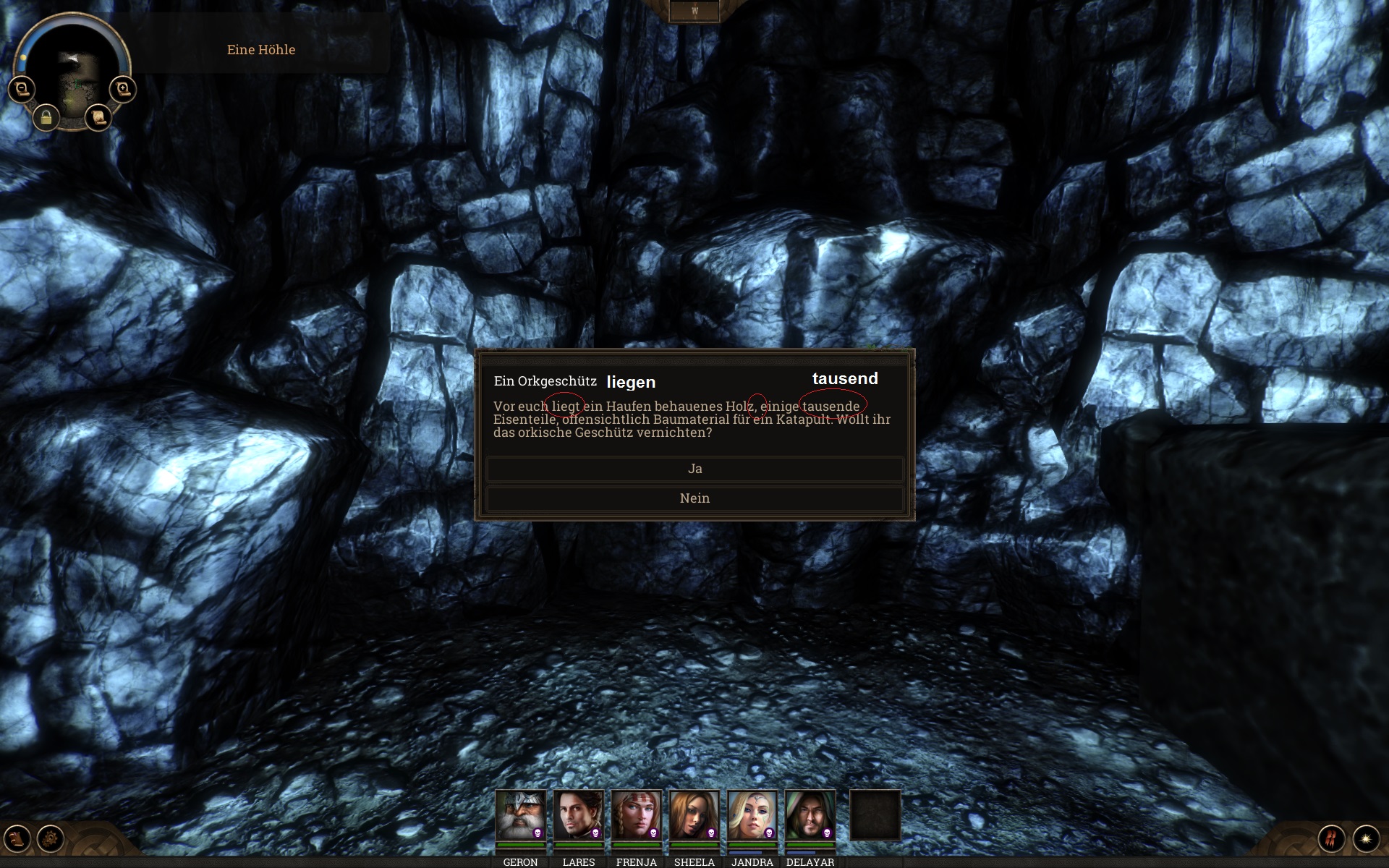Image resolution: width=1389 pixels, height=868 pixels.
Task: Open the full map scroll button
Action: (98, 117)
